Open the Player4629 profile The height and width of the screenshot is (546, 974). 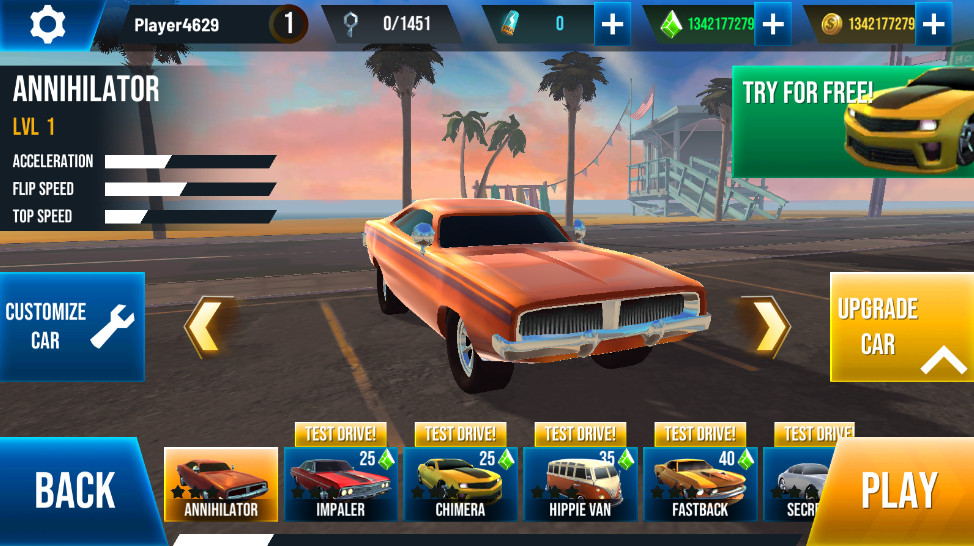pyautogui.click(x=177, y=25)
